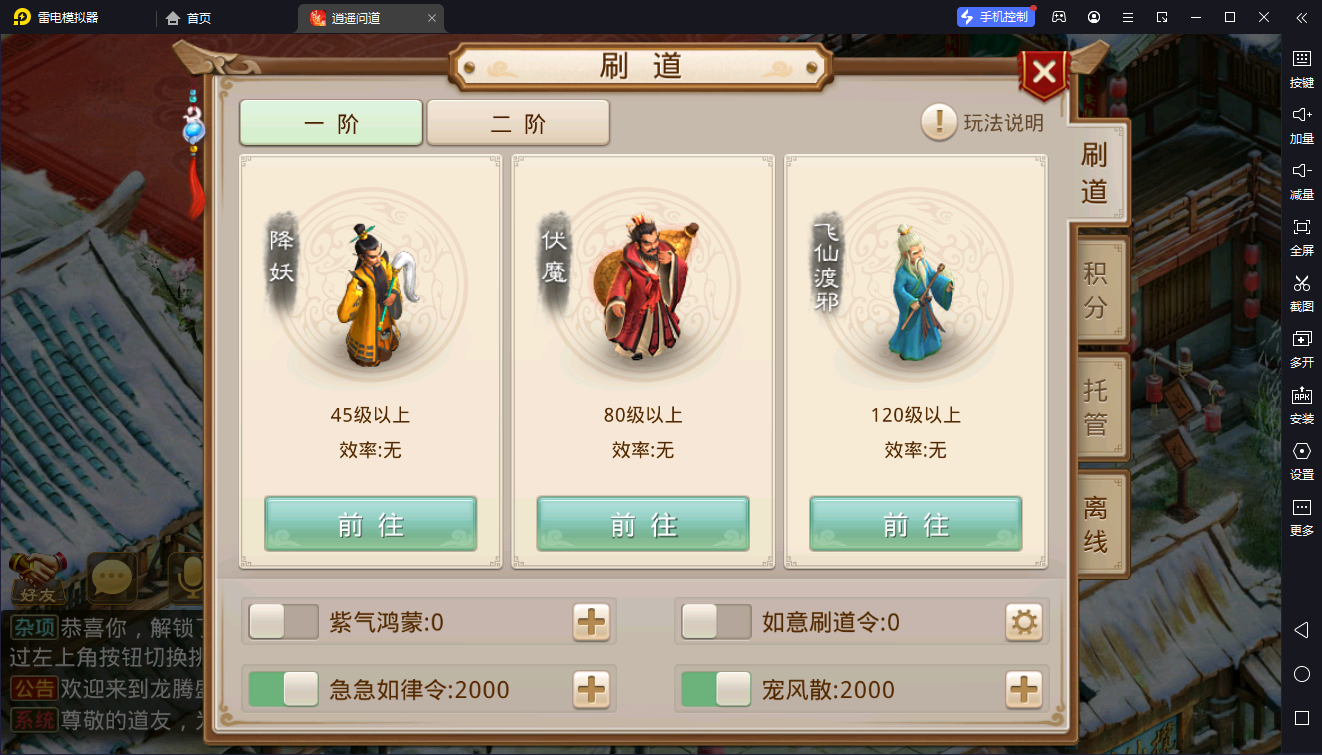Enable the 紫气鸿蒙 toggle

tap(283, 622)
